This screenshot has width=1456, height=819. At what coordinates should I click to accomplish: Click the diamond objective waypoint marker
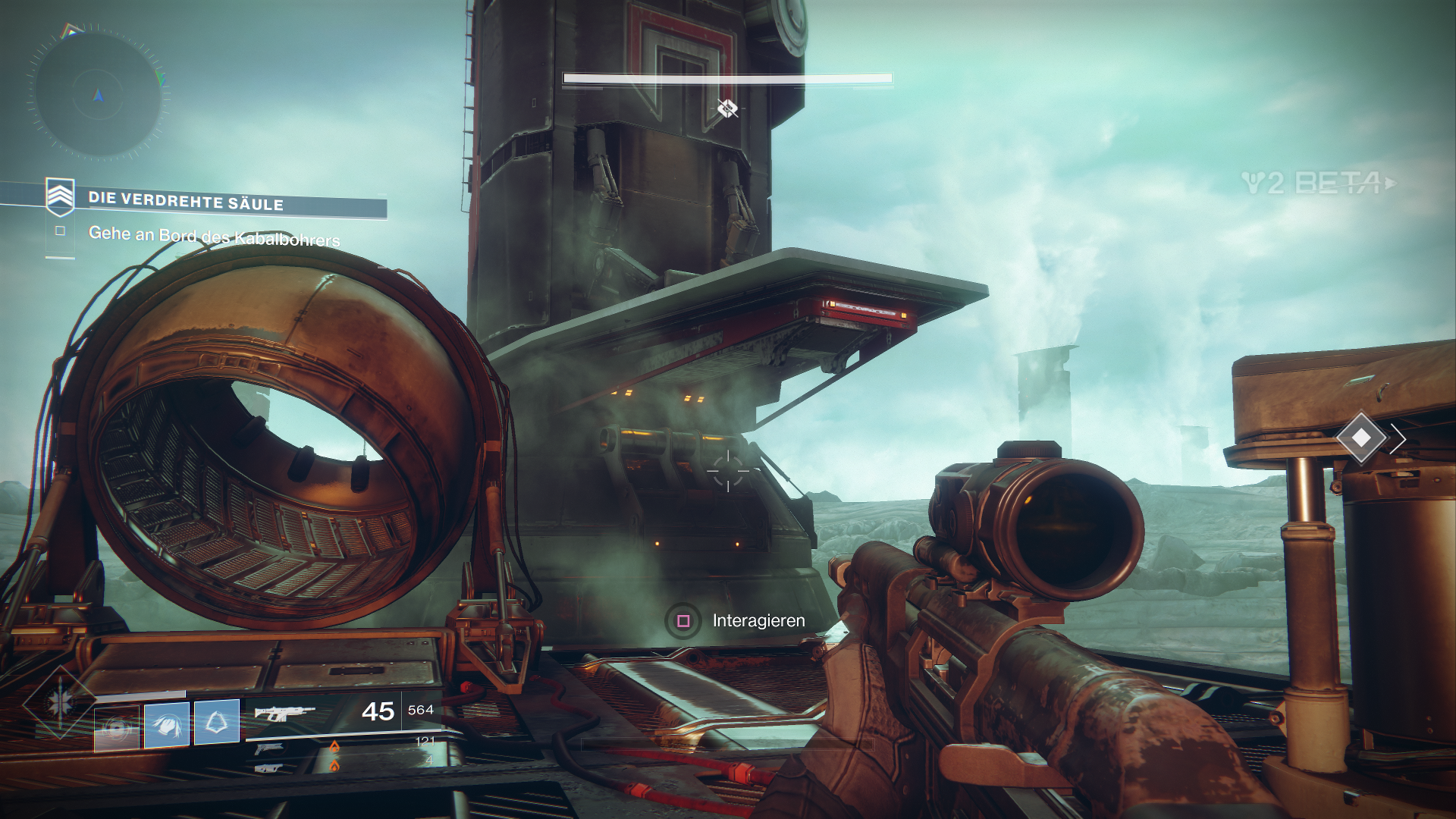point(1361,438)
